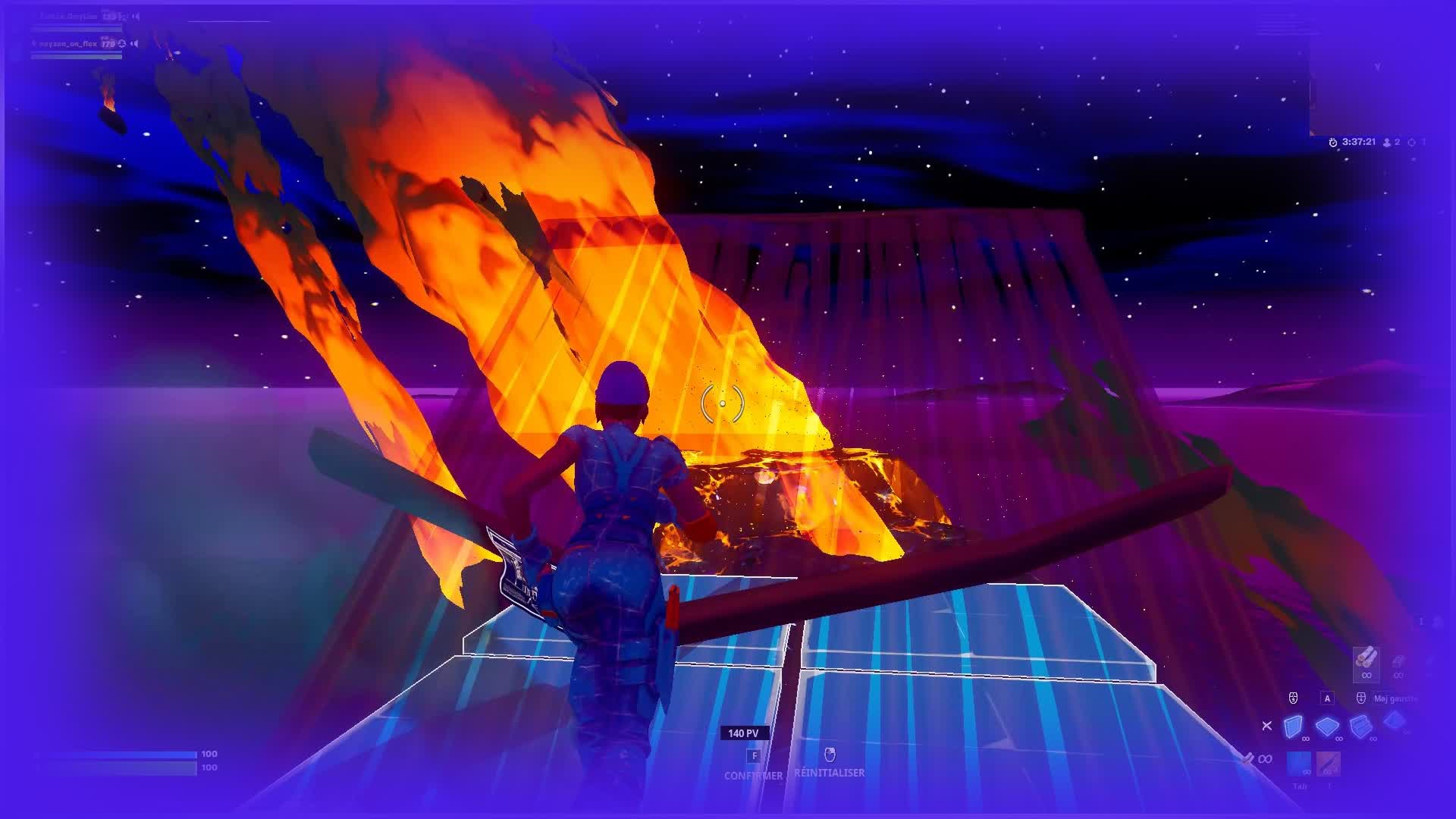This screenshot has width=1456, height=819.
Task: Click the X edit-cancel icon near build pieces
Action: pyautogui.click(x=1266, y=726)
